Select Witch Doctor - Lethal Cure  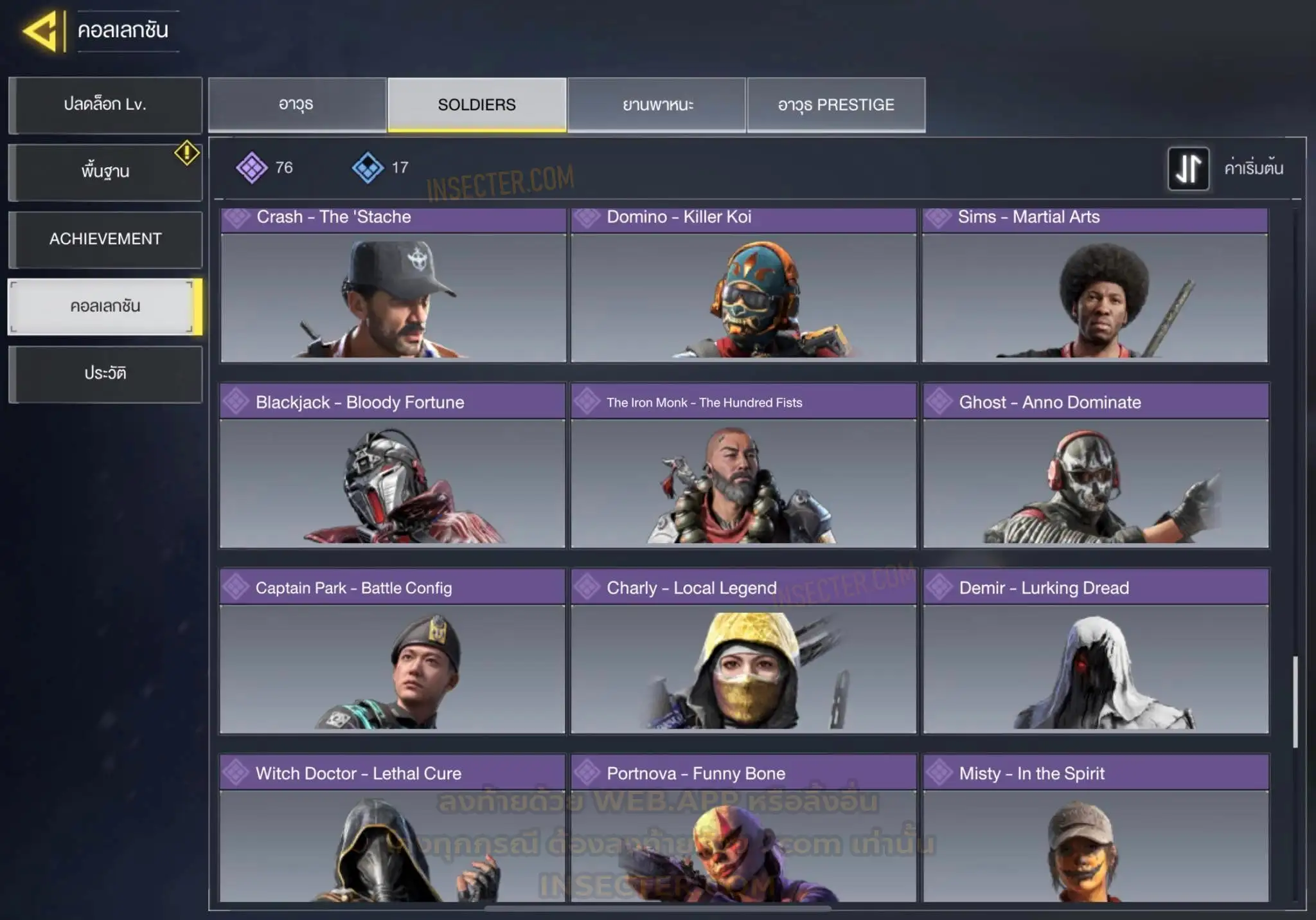click(x=393, y=829)
